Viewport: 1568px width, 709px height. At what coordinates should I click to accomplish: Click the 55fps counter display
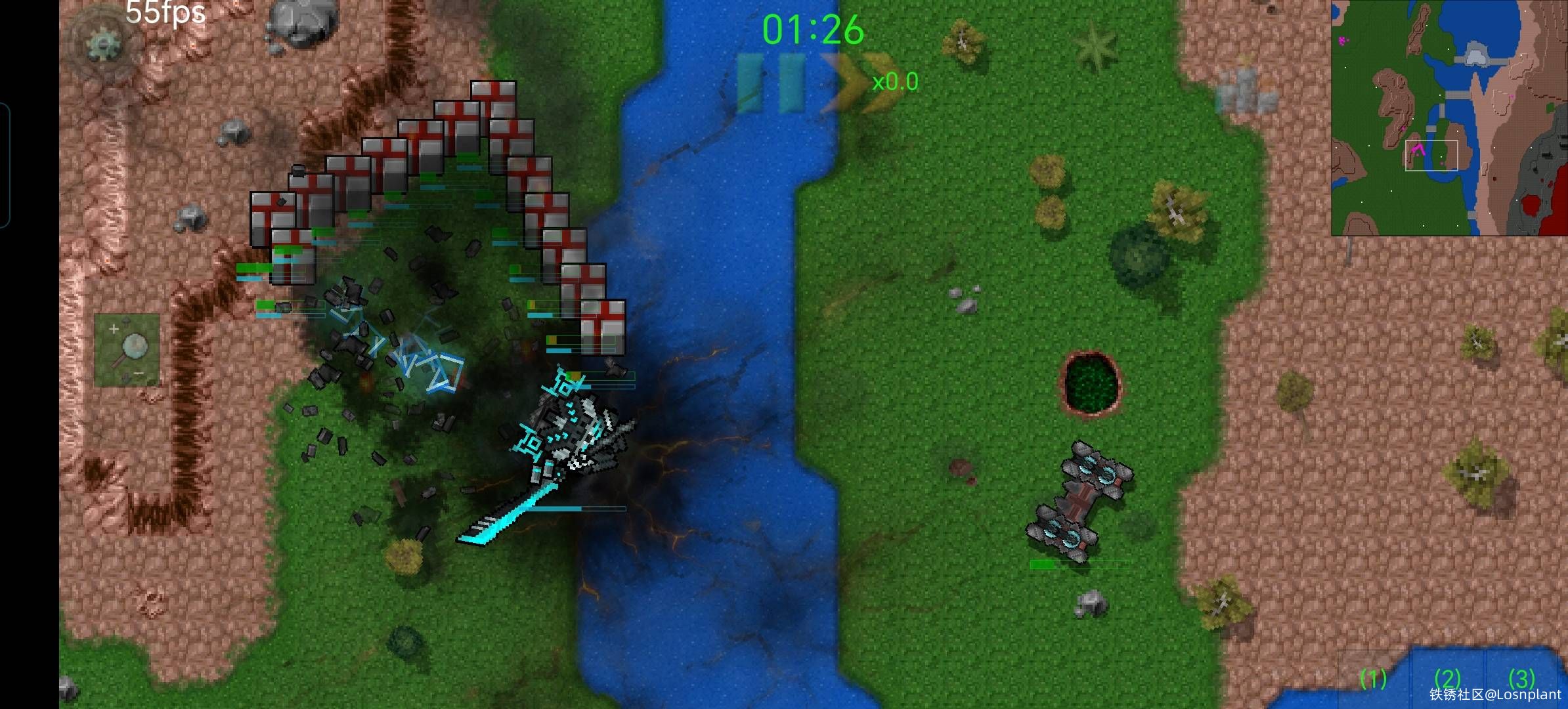[x=164, y=13]
